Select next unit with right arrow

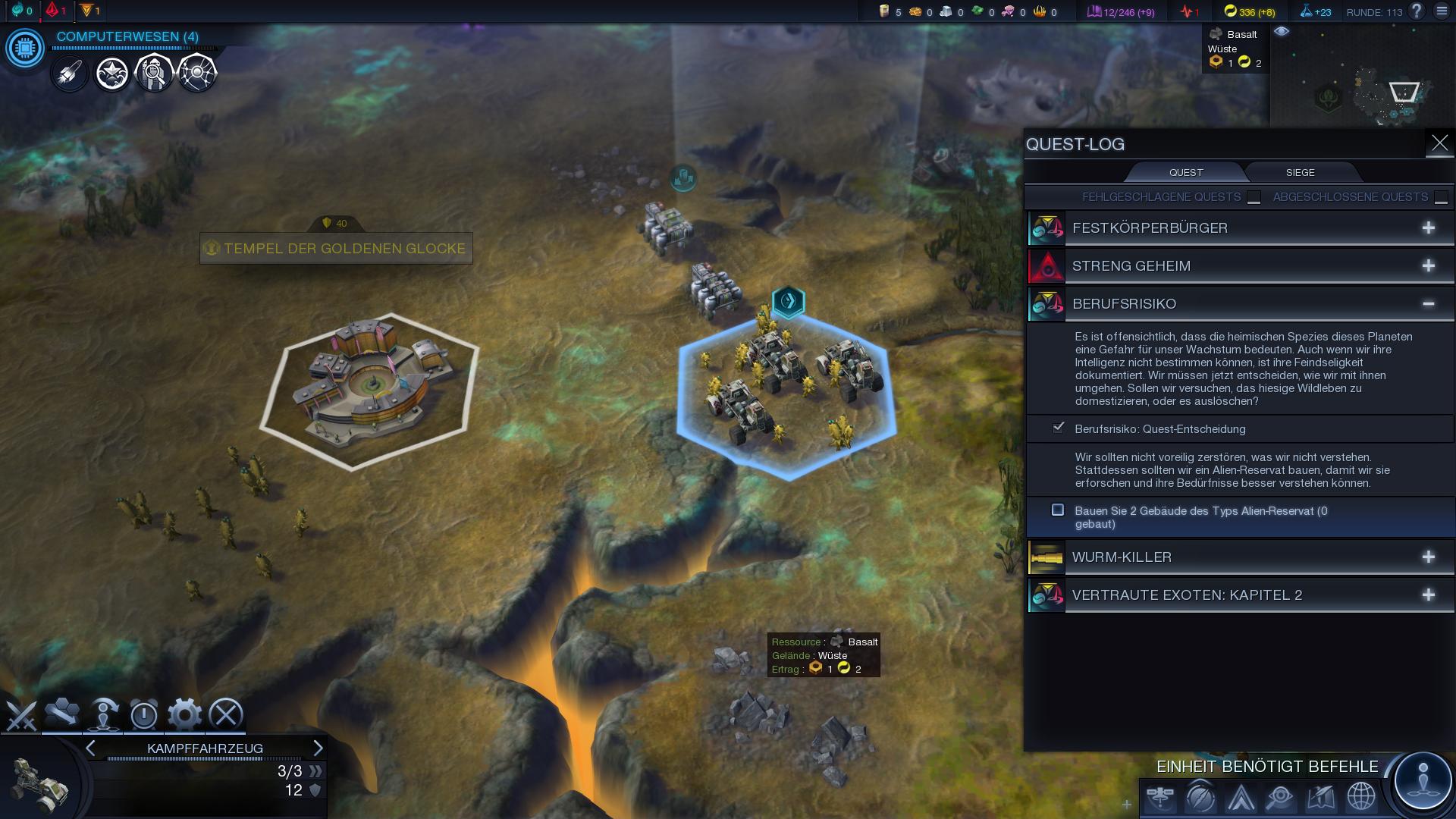pyautogui.click(x=318, y=748)
